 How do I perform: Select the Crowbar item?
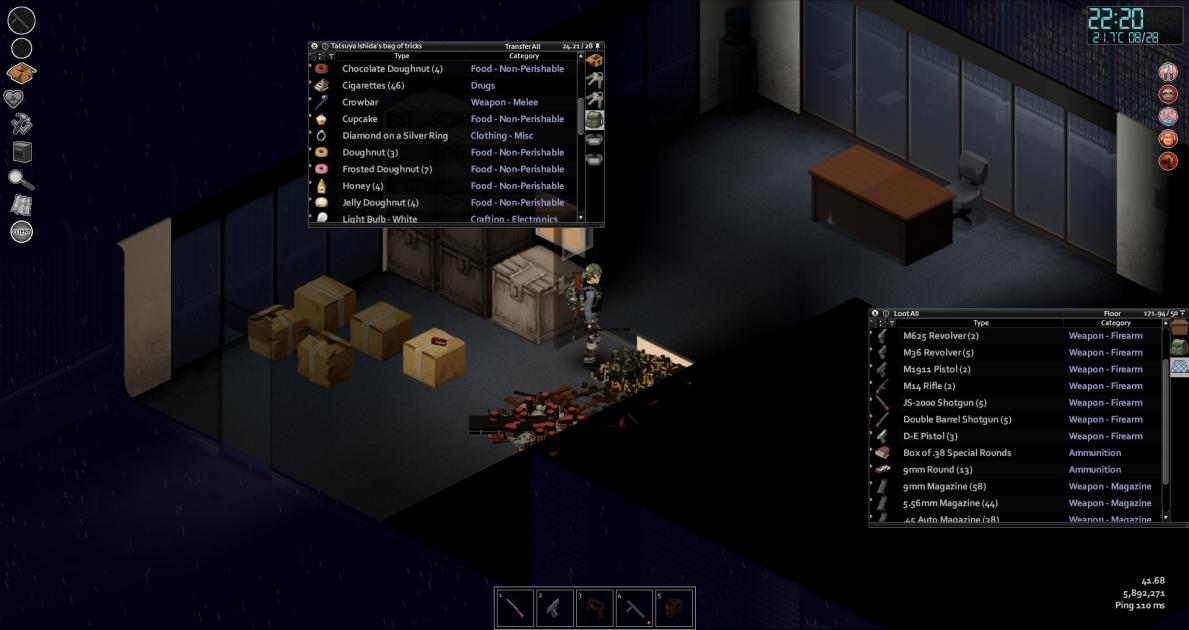360,102
